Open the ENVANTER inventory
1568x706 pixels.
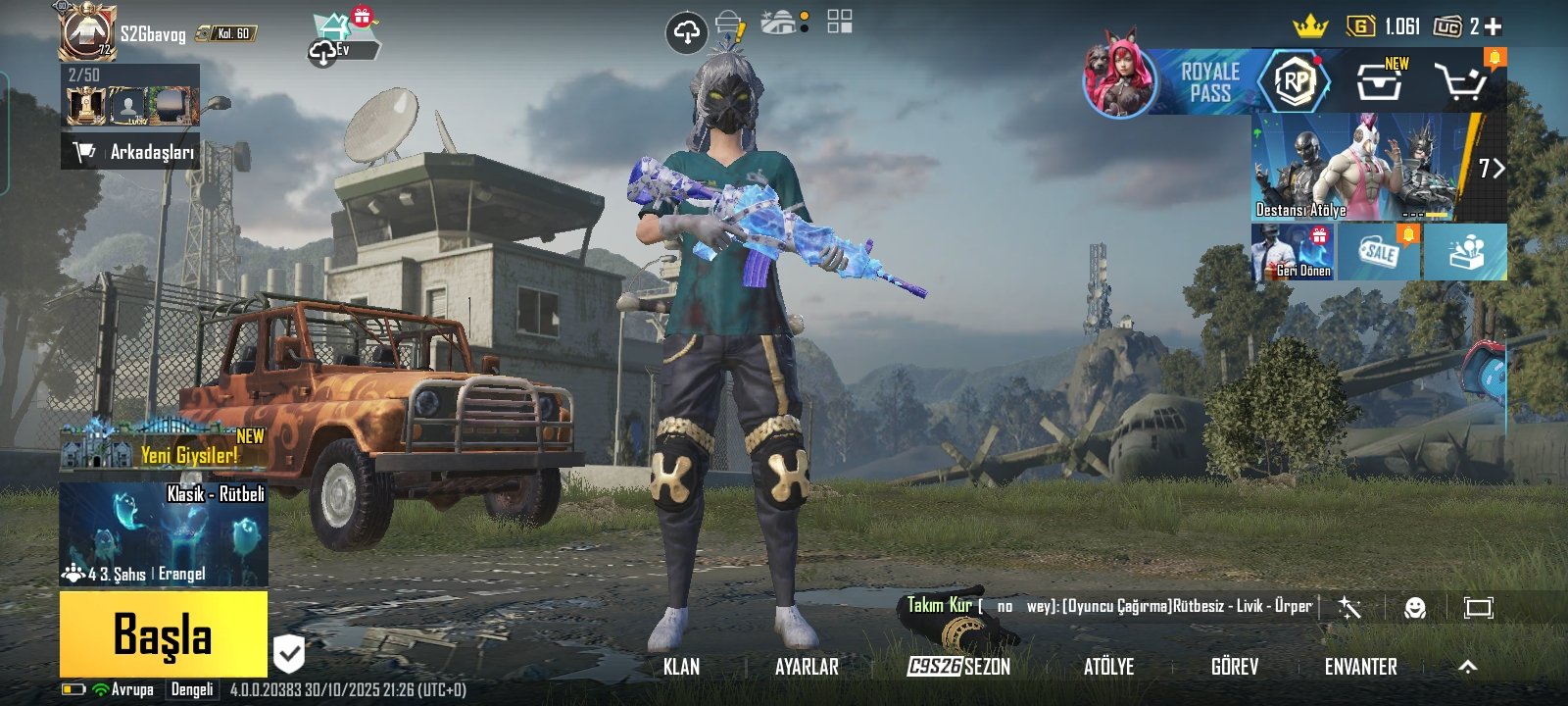point(1360,667)
